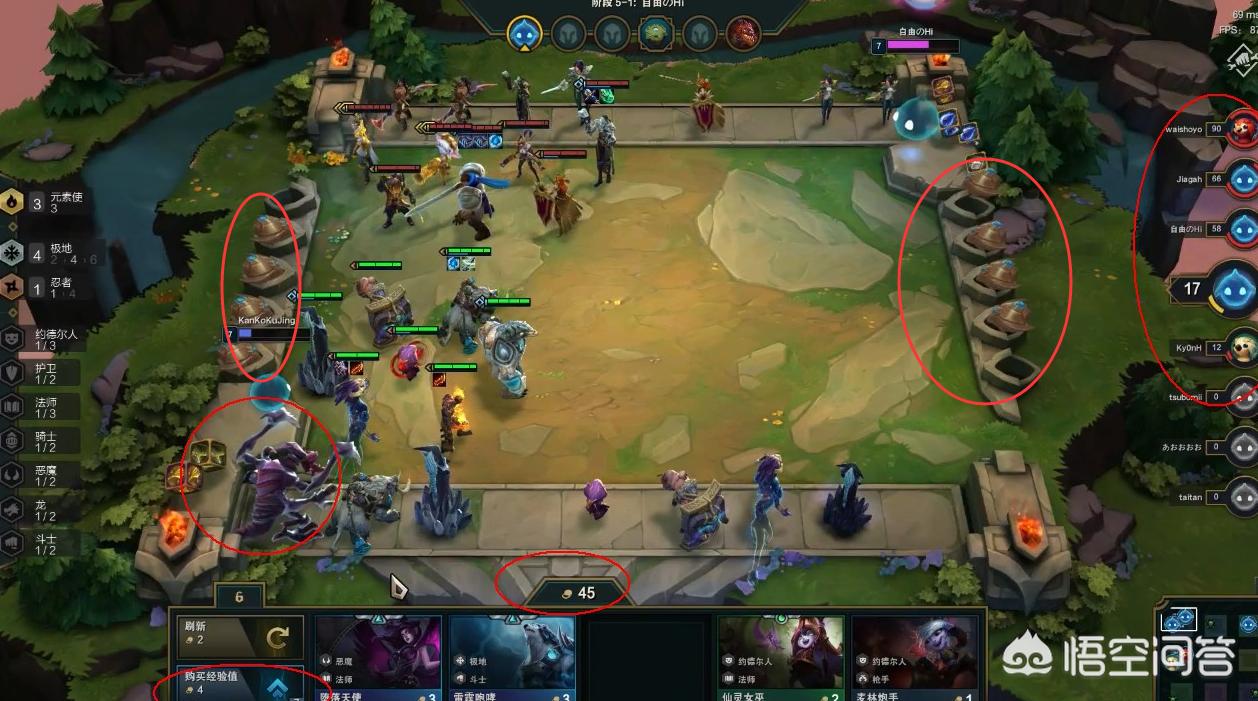Select the 麦林炮手 champion card

point(914,658)
